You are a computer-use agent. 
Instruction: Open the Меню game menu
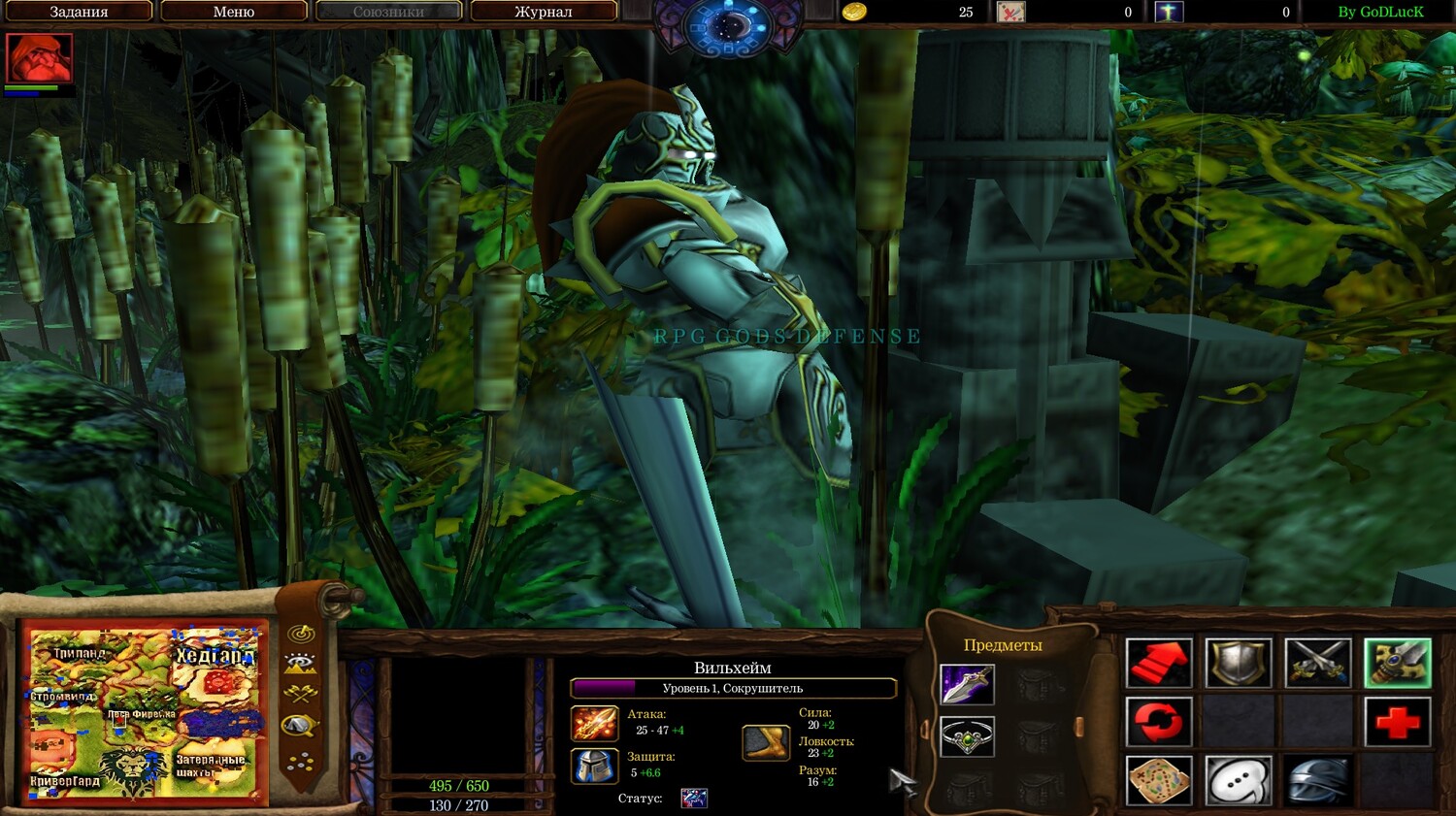[x=233, y=12]
